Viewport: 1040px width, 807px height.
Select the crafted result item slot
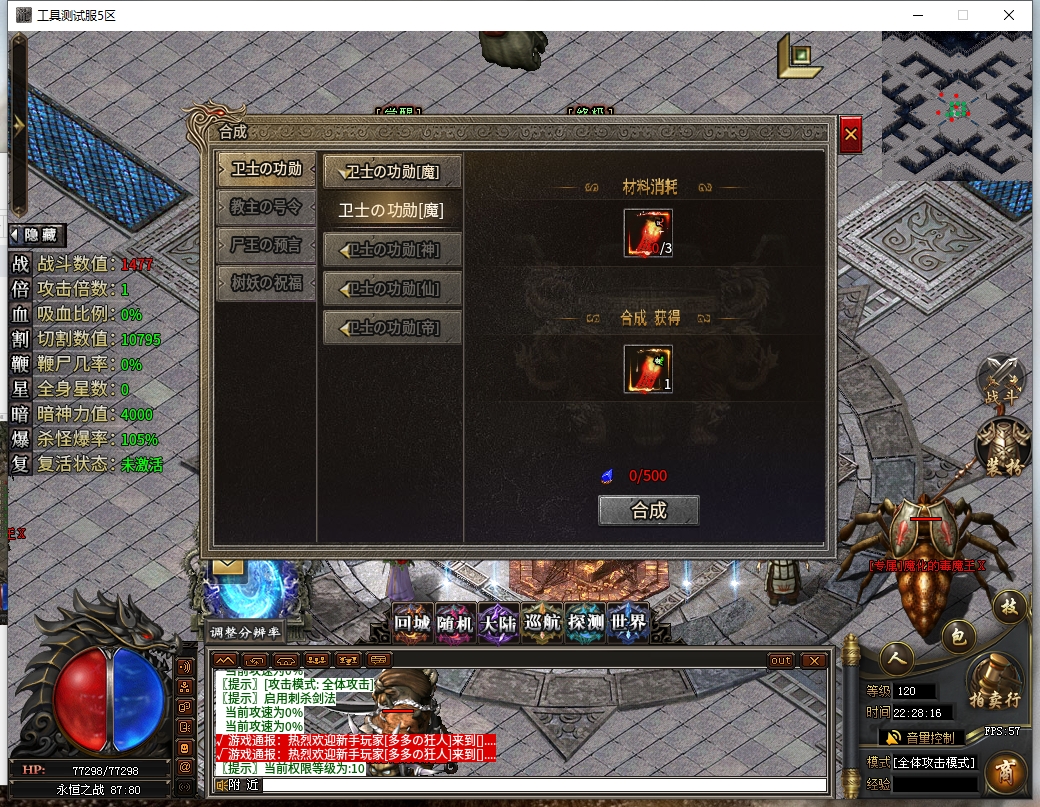(x=647, y=369)
